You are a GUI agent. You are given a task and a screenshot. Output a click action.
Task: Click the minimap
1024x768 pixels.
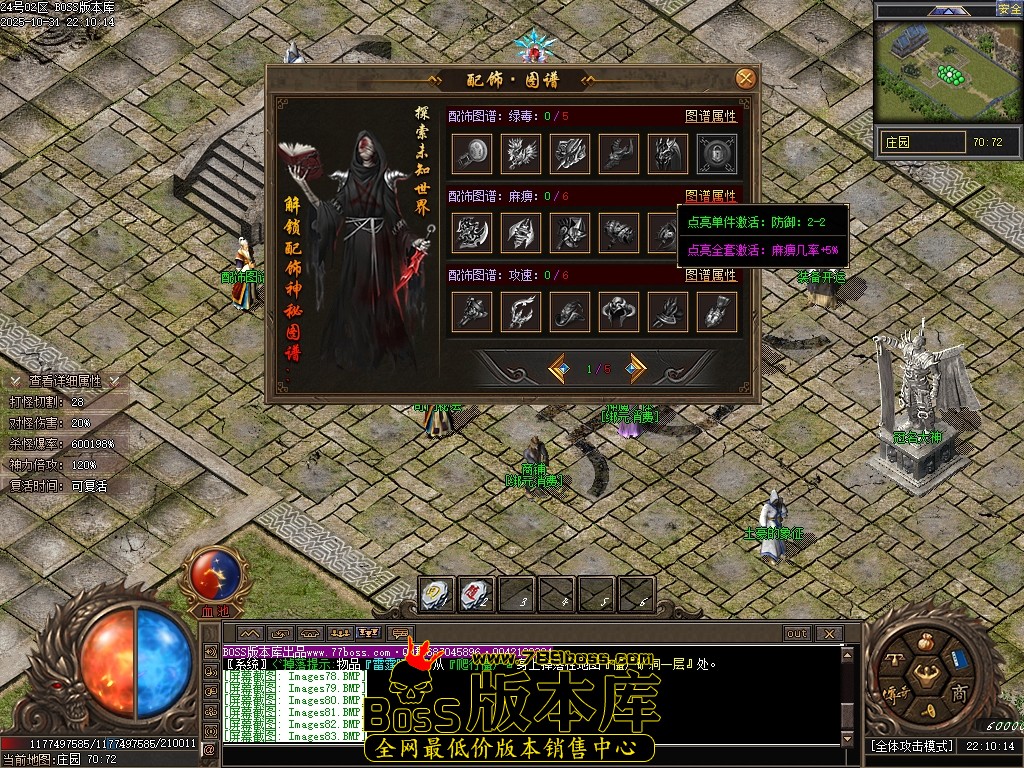947,70
